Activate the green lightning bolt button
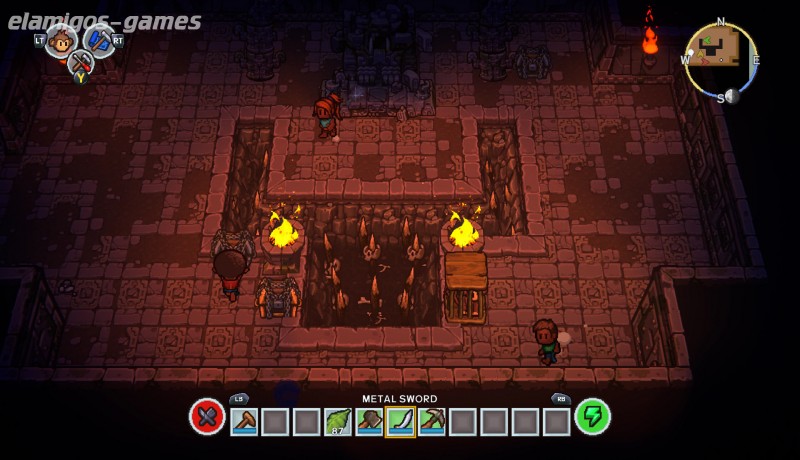 (x=593, y=417)
